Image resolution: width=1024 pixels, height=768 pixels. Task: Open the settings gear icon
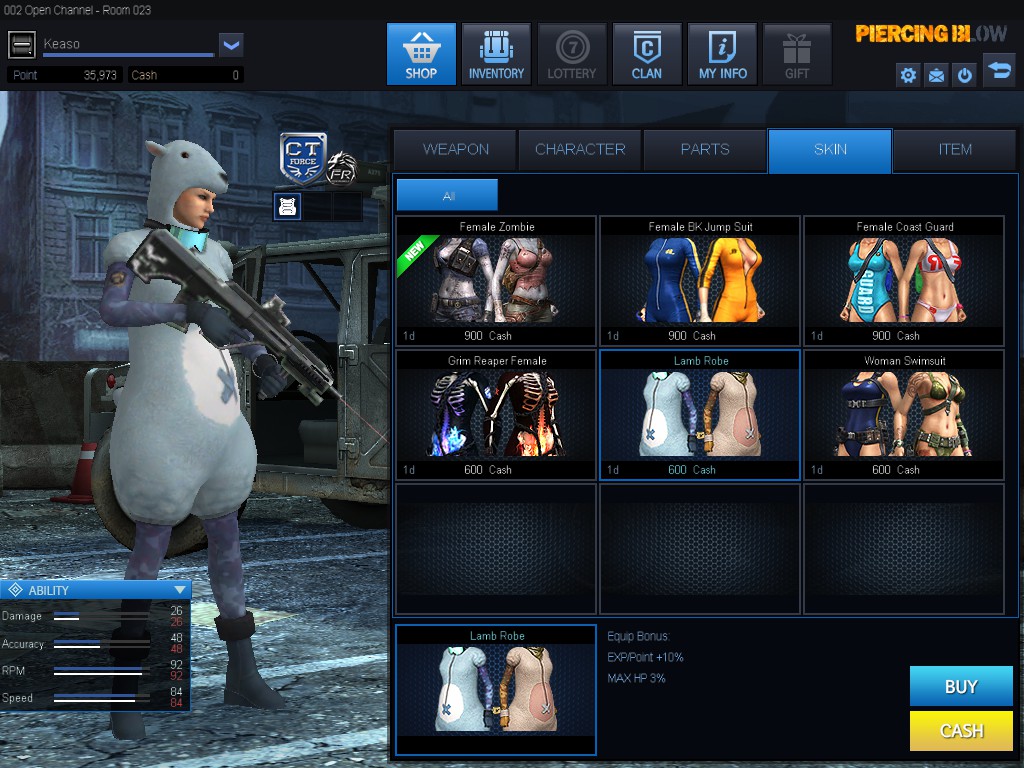pyautogui.click(x=908, y=75)
